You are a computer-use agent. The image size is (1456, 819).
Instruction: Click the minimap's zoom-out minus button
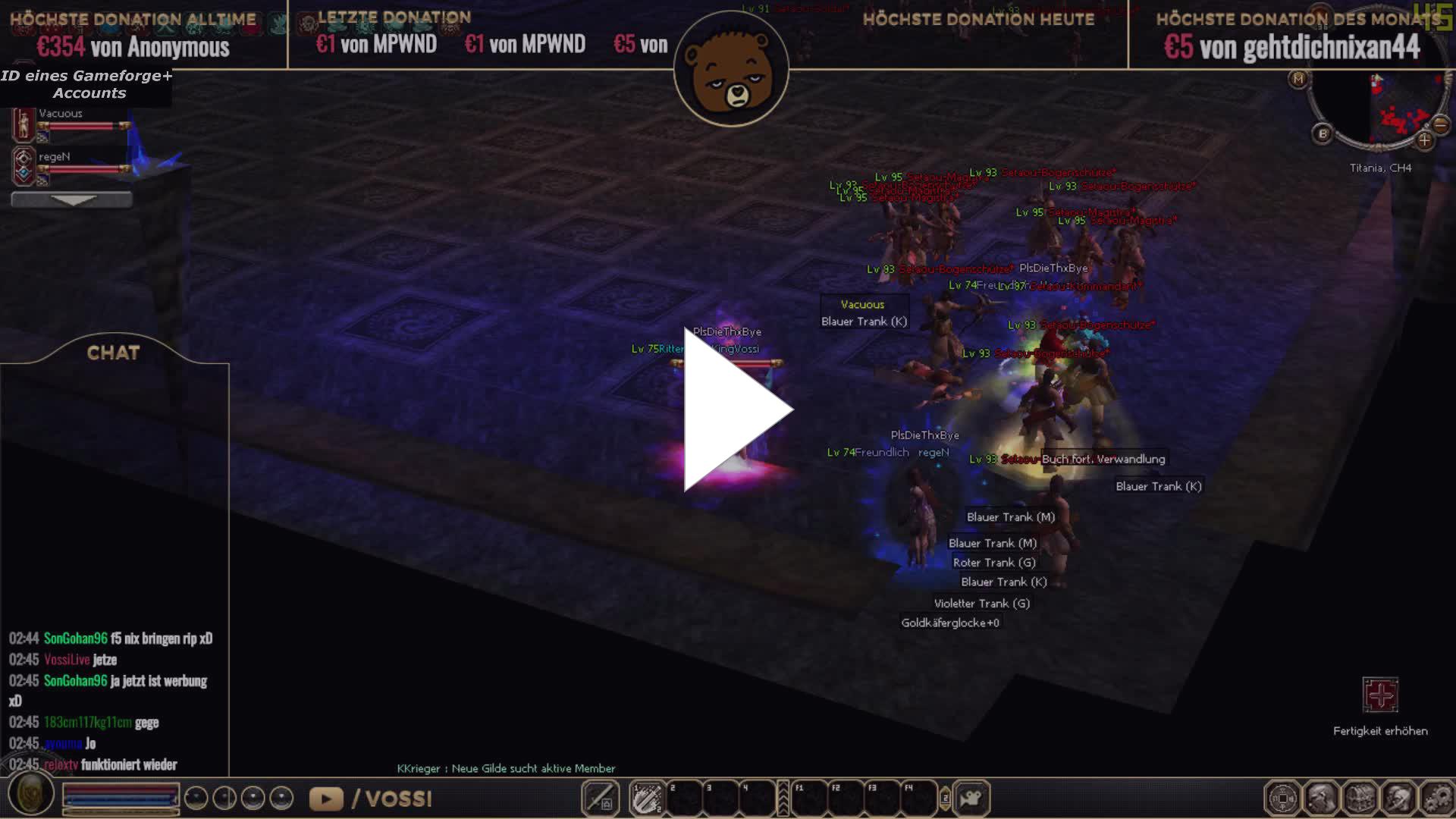coord(1441,124)
